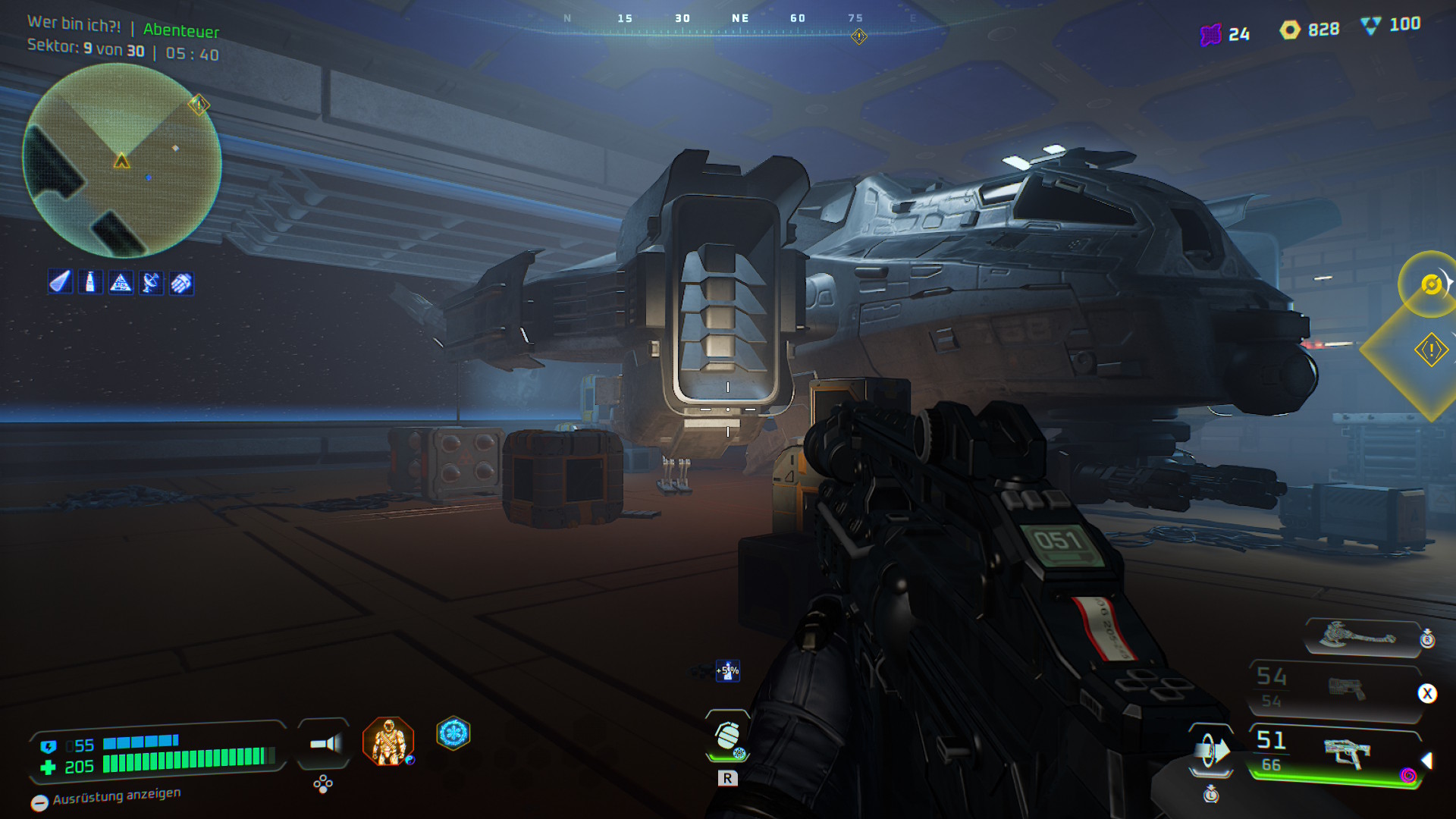This screenshot has height=819, width=1456.
Task: Click the gold hexagon coin icon
Action: (1290, 30)
